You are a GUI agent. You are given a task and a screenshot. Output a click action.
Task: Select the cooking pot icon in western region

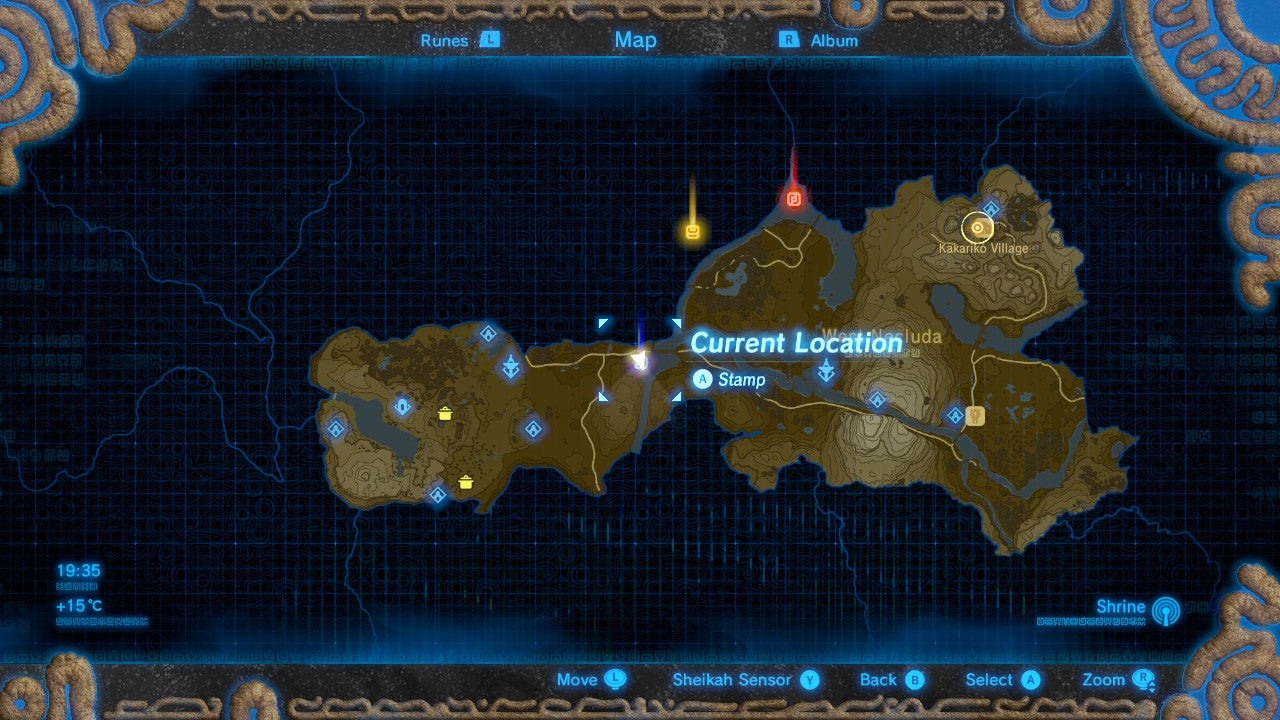tap(444, 413)
